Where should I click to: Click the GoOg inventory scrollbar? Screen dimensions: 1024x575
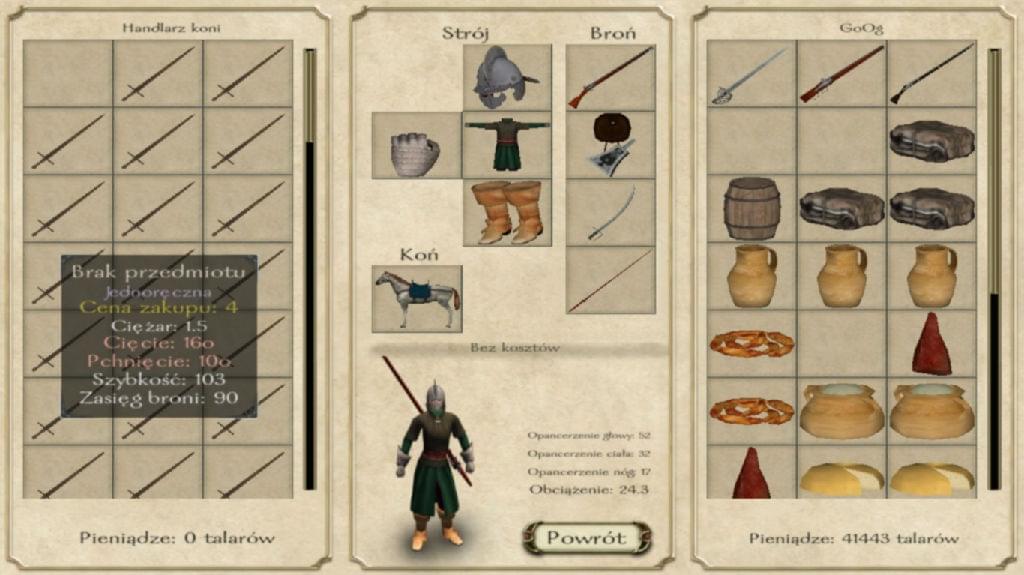tap(994, 270)
